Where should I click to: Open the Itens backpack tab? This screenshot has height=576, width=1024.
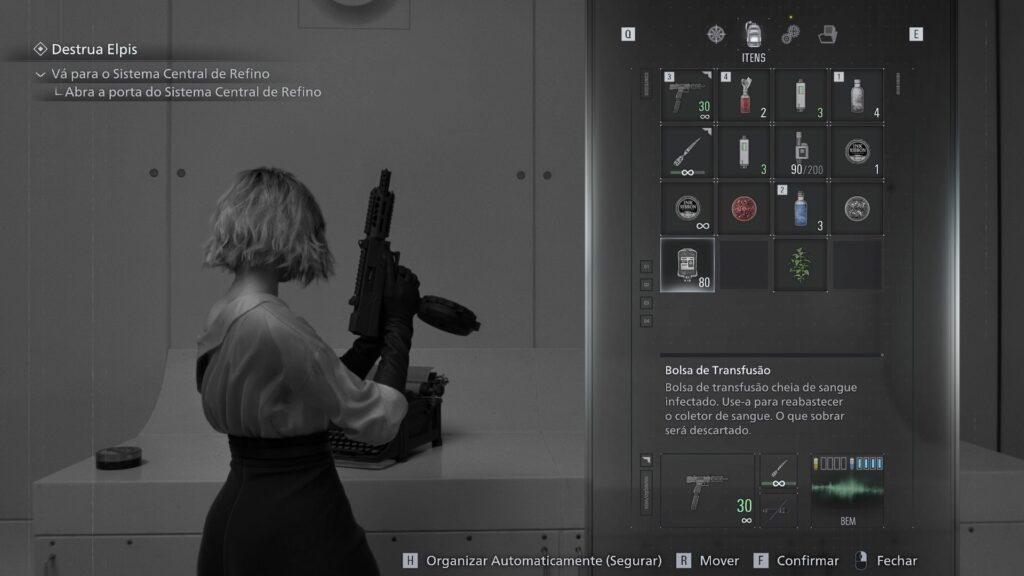tap(753, 34)
